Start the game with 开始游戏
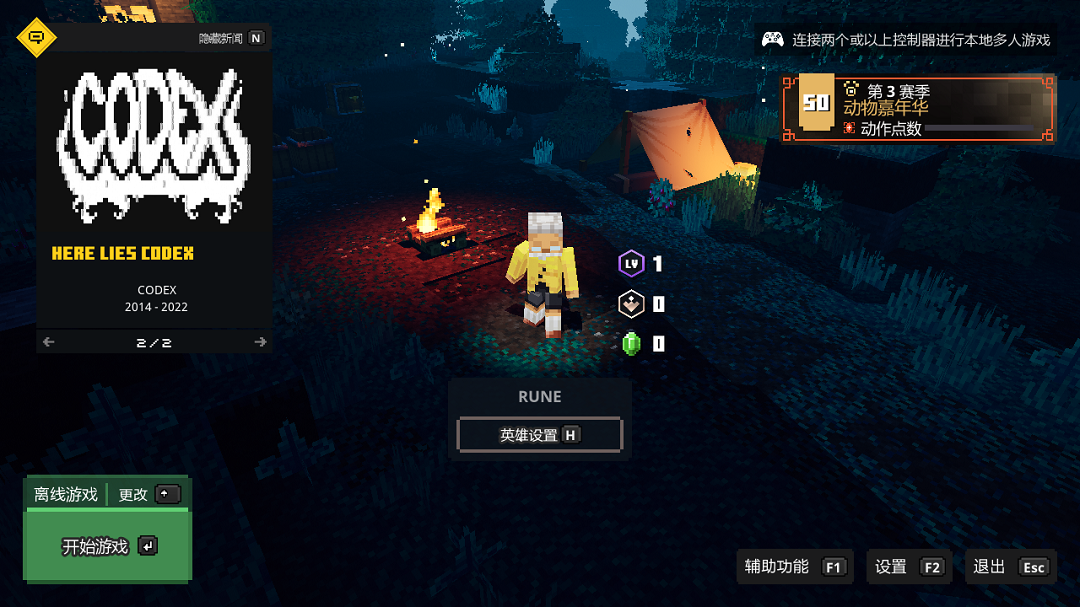 pyautogui.click(x=107, y=546)
